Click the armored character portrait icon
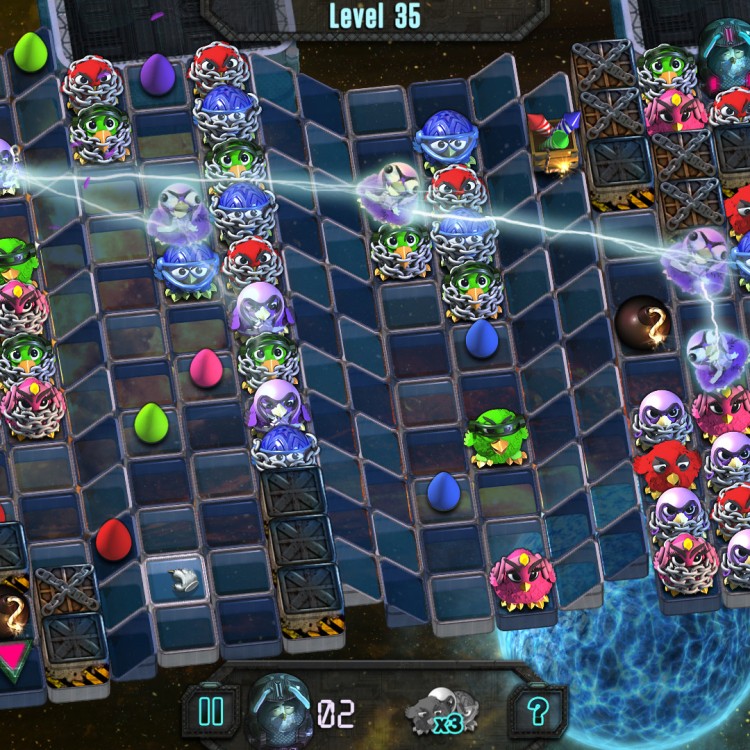The width and height of the screenshot is (750, 750). tap(277, 703)
